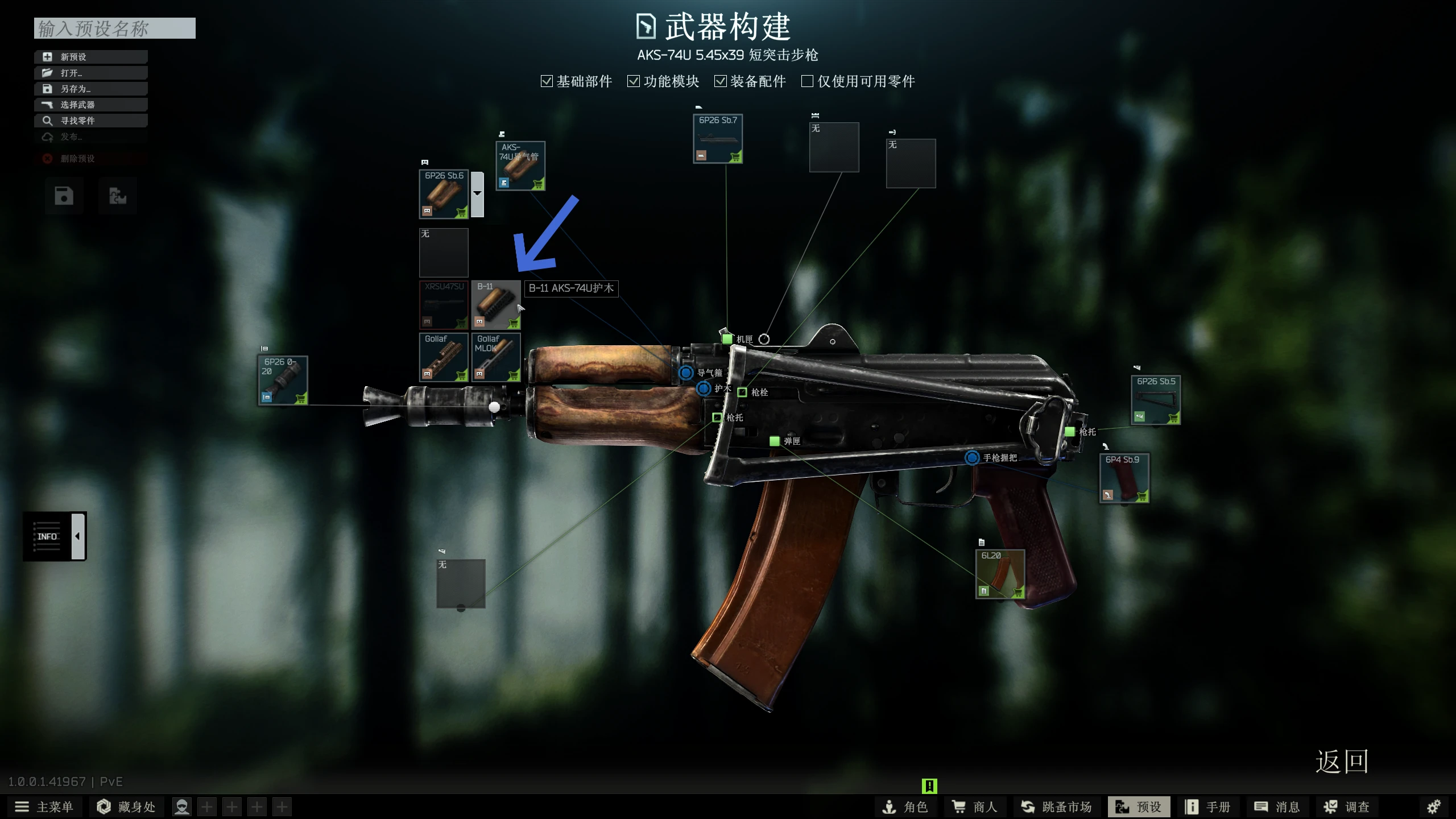
Task: Open 寻找零件 to find parts
Action: [91, 121]
